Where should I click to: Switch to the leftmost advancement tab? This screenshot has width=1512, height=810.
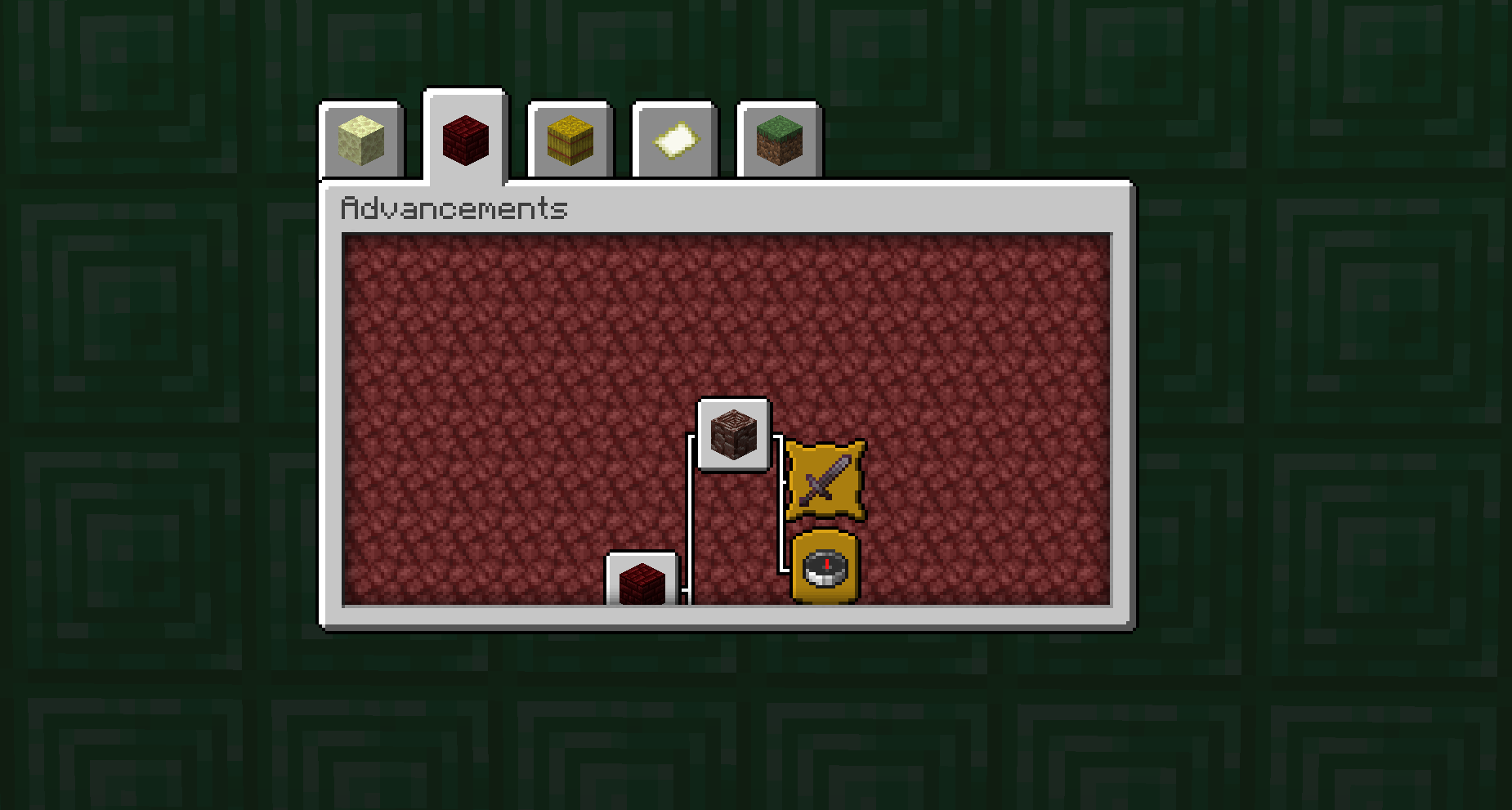[x=361, y=141]
